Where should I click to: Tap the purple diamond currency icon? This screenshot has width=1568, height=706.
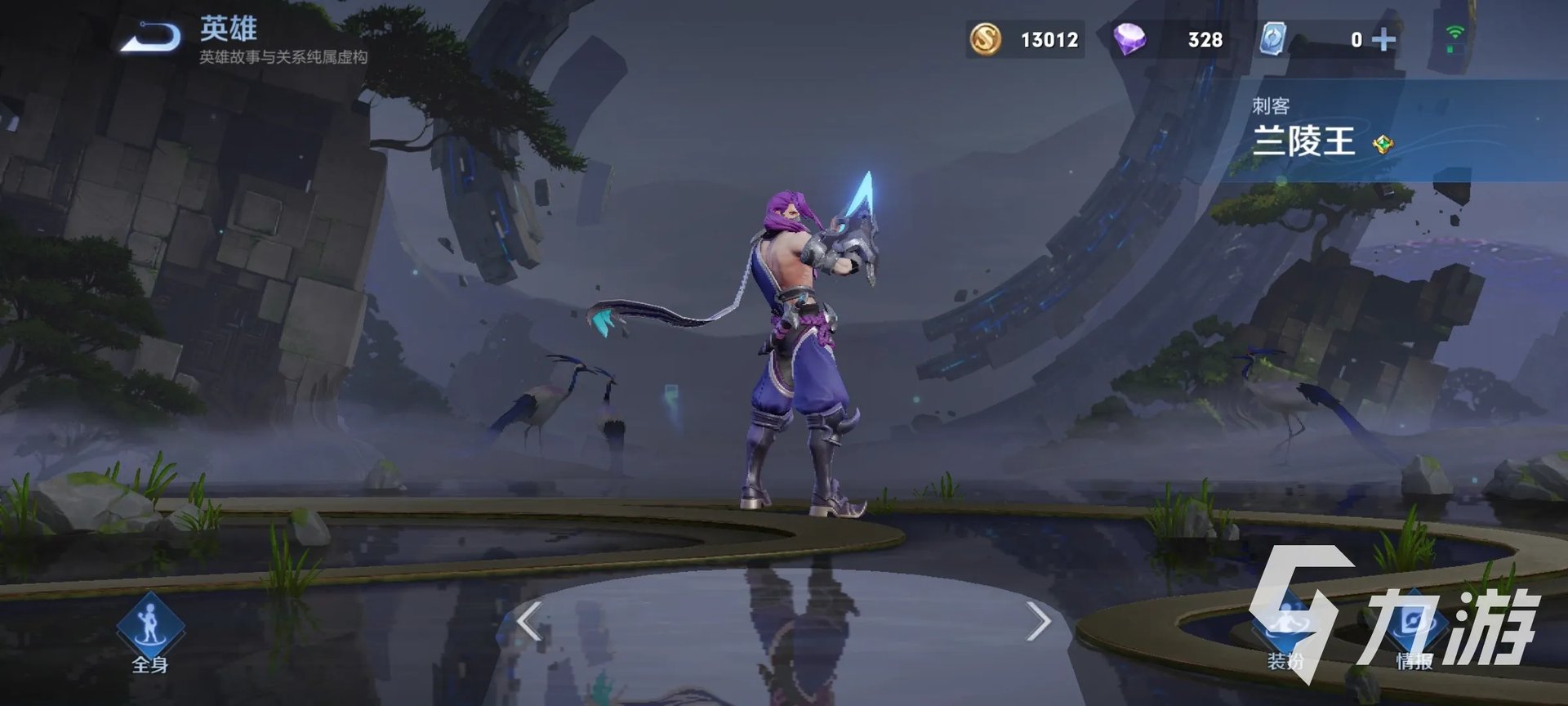pyautogui.click(x=1130, y=39)
